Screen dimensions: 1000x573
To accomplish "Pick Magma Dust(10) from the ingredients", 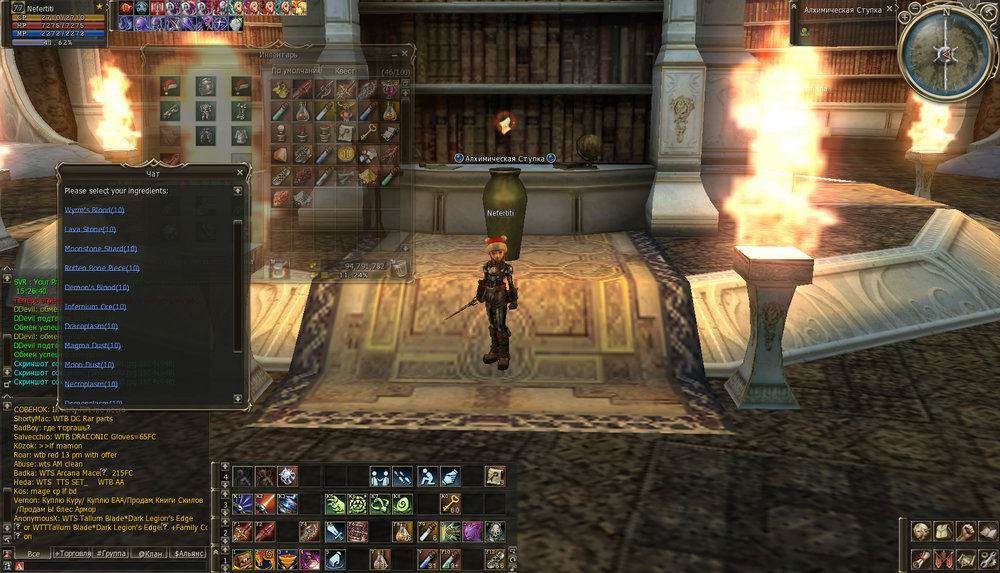I will point(90,345).
